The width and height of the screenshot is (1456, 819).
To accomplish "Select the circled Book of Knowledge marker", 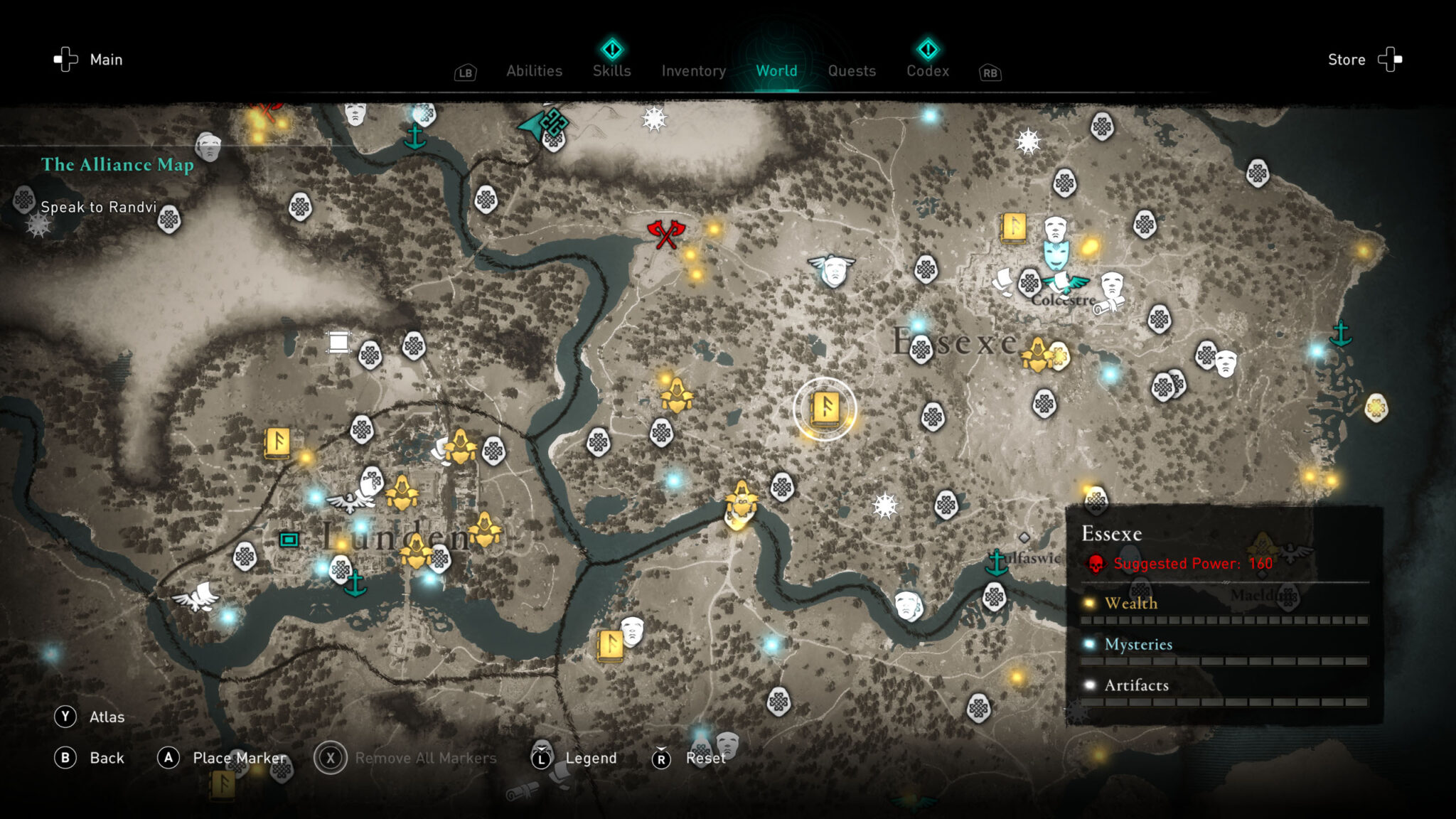I will pyautogui.click(x=825, y=409).
